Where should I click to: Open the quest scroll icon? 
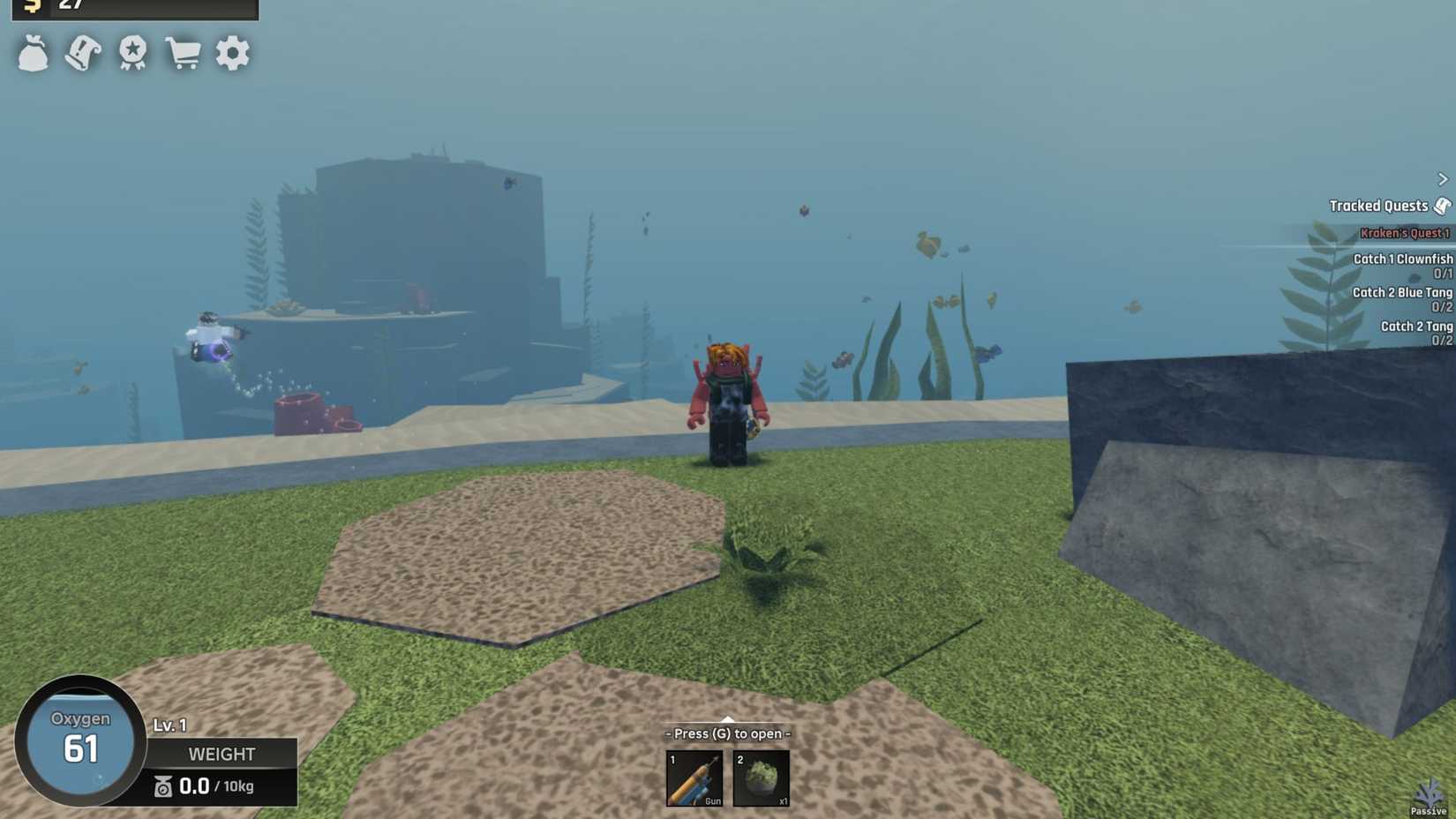83,53
